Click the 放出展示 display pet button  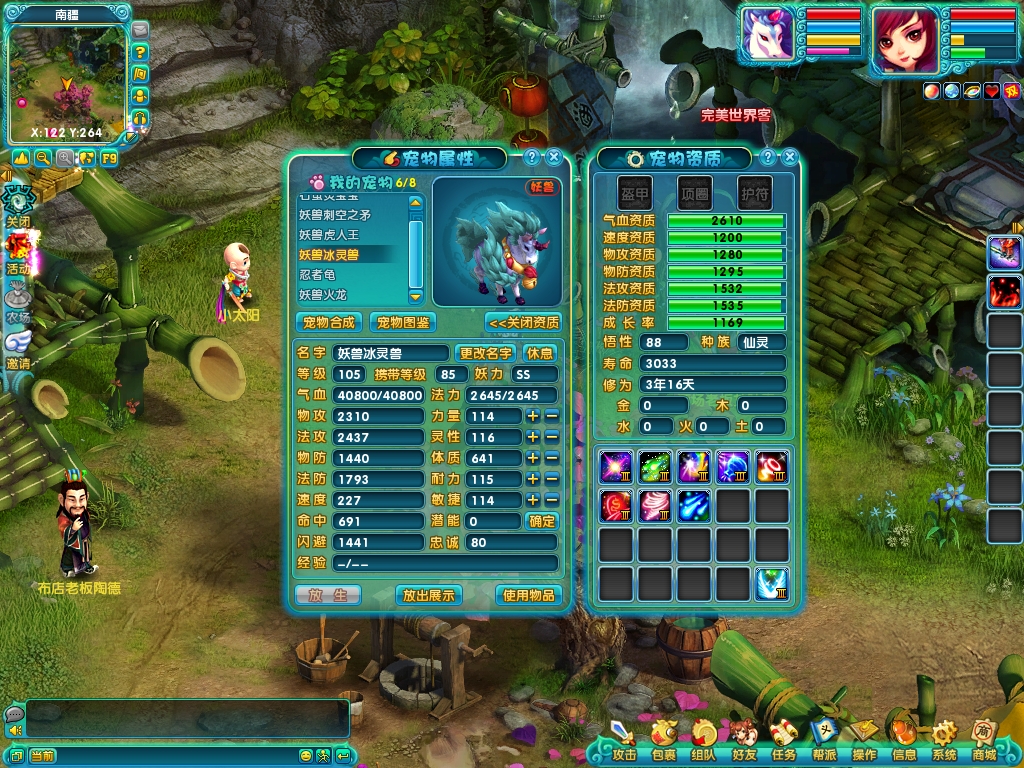click(428, 595)
